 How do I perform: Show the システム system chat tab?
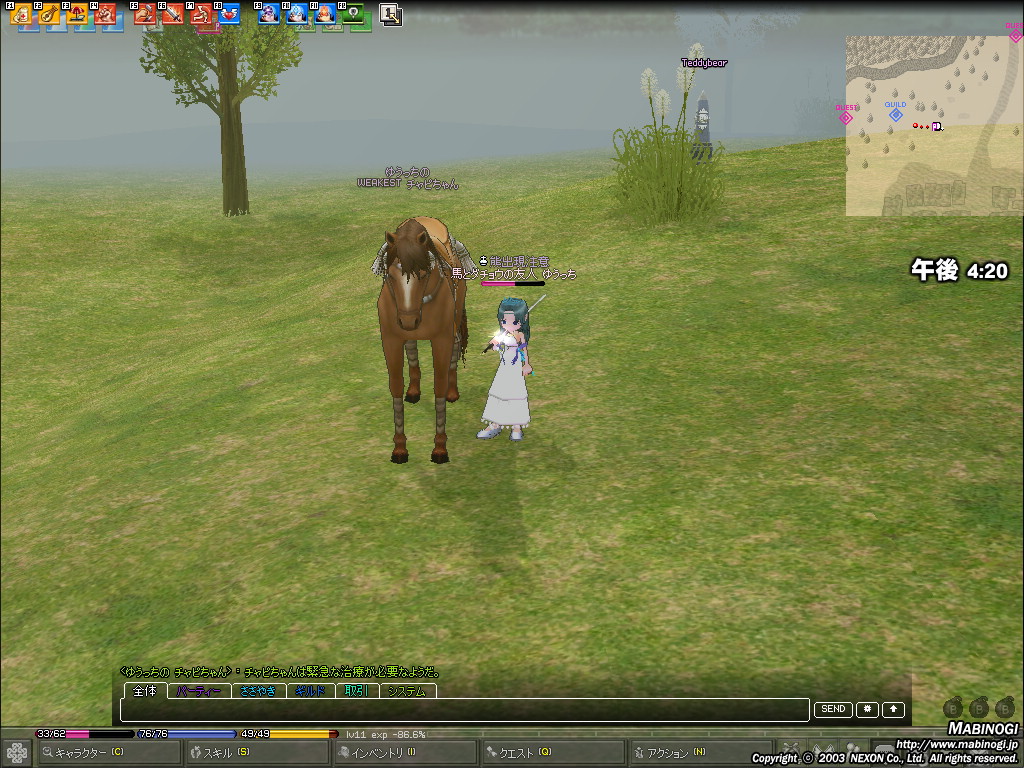click(407, 691)
